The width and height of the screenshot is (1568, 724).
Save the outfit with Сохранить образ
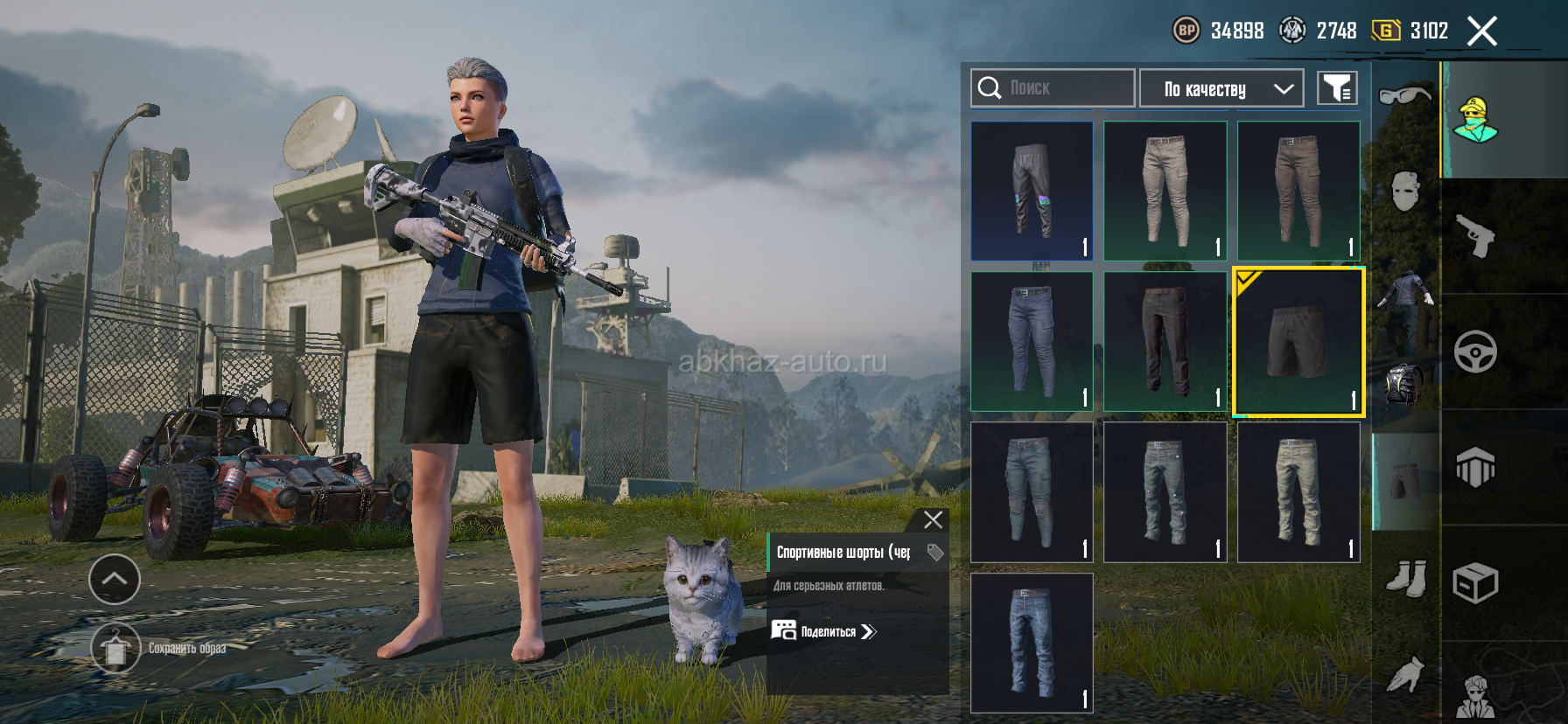click(x=115, y=649)
